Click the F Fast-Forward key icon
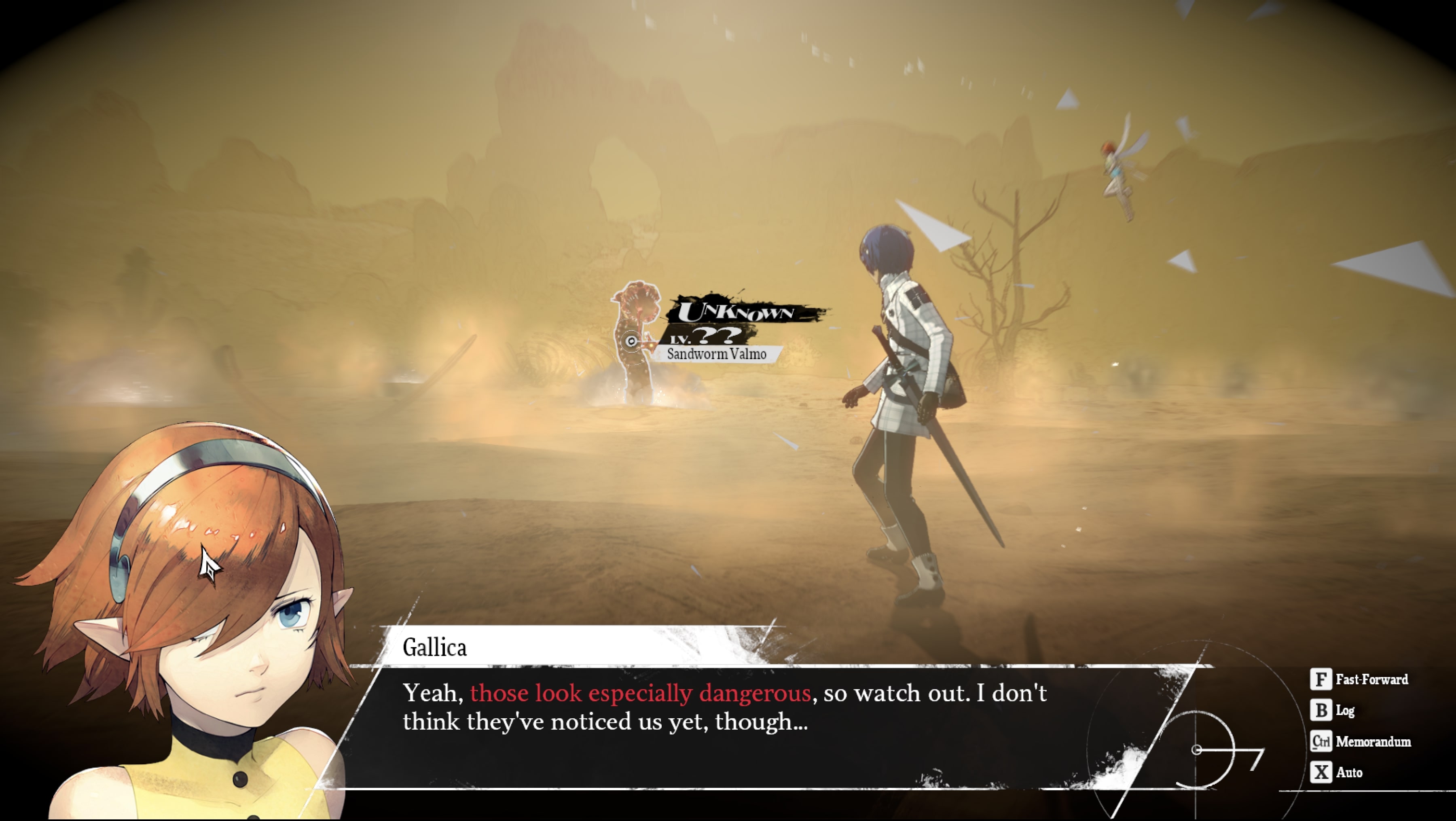Screen dimensions: 1456x821 pos(1321,680)
